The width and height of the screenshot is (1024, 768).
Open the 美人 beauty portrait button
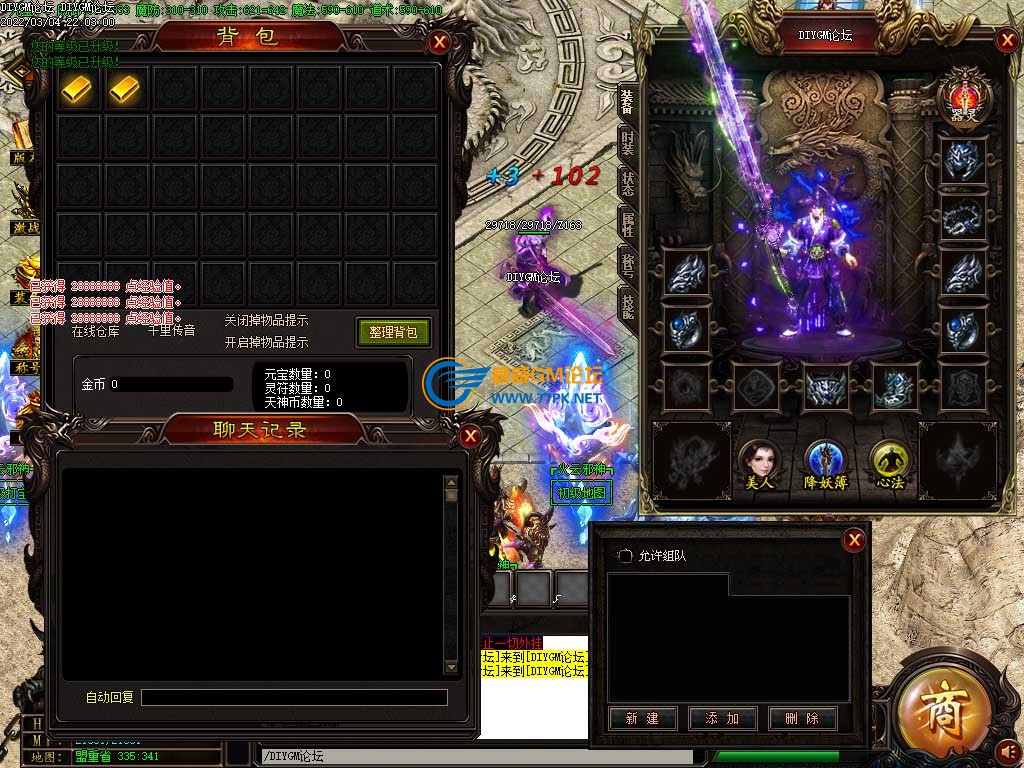pyautogui.click(x=758, y=461)
